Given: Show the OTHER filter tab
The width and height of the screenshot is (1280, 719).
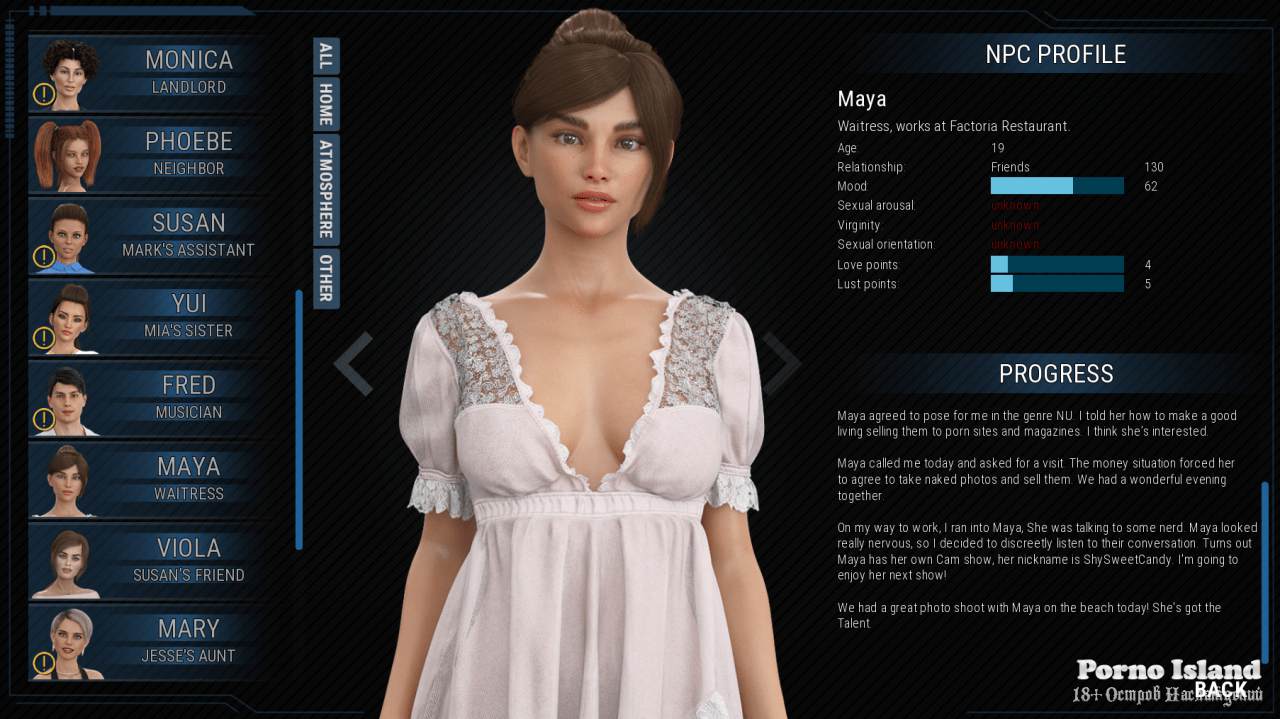Looking at the screenshot, I should click(x=326, y=278).
